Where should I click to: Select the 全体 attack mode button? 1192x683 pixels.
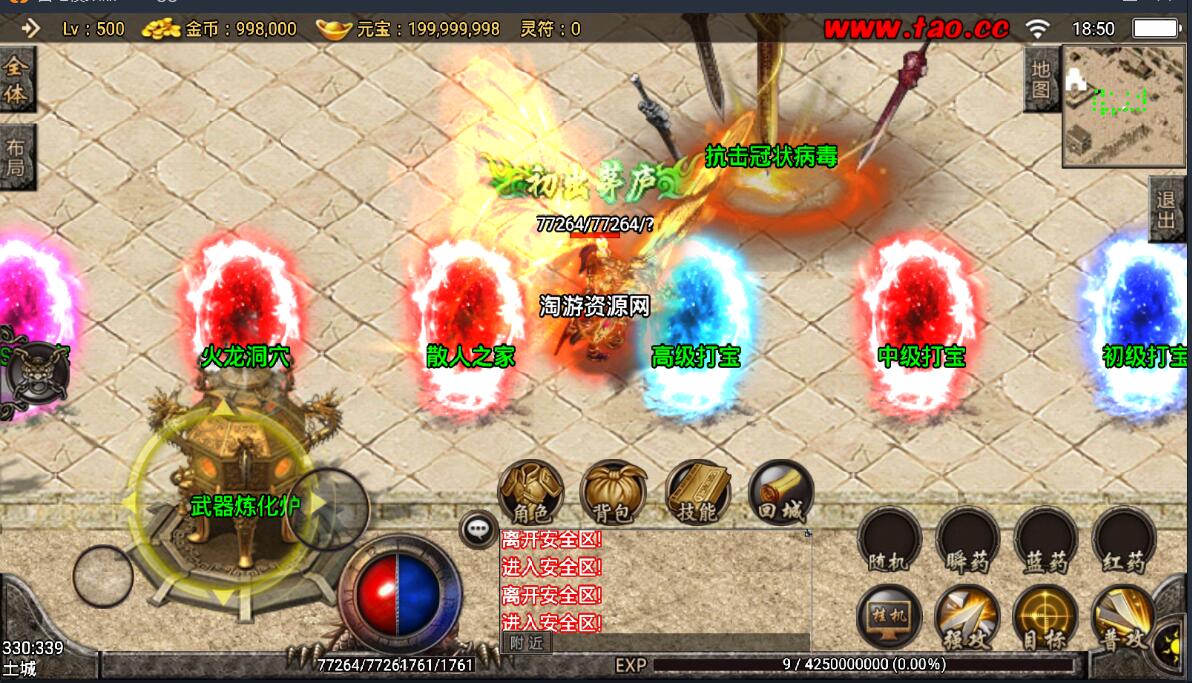[x=17, y=79]
